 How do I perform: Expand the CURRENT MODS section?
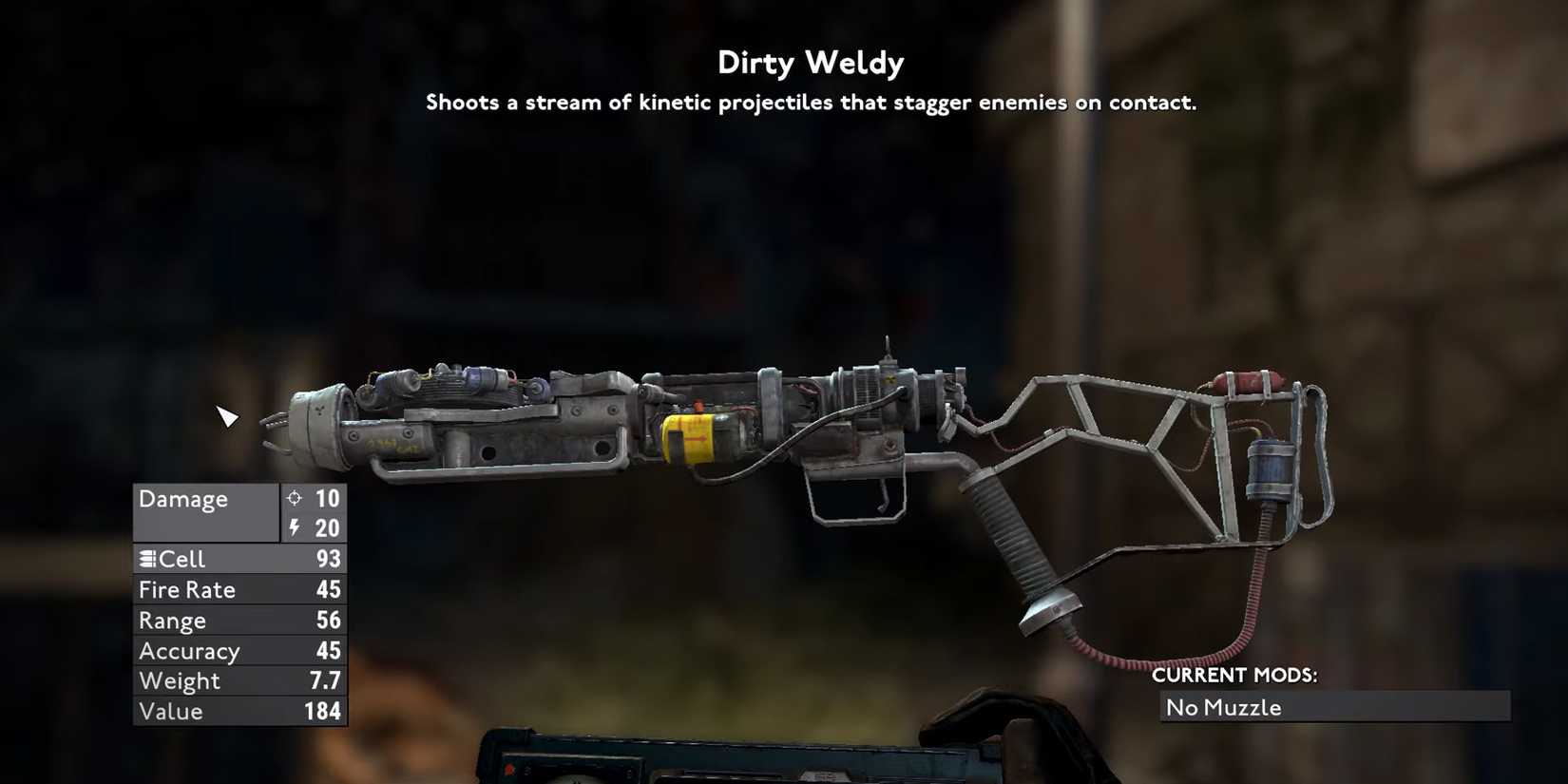(1233, 676)
